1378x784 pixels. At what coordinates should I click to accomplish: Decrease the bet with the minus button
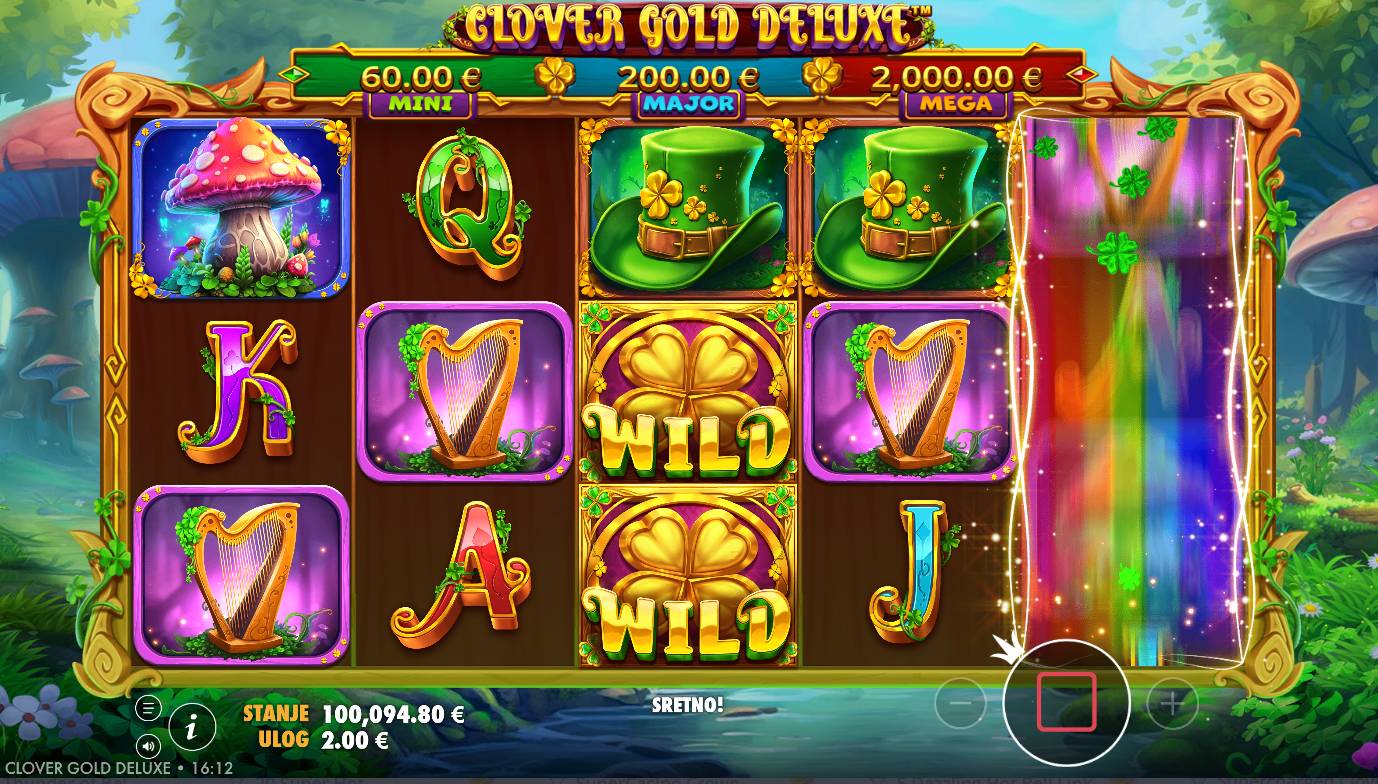[x=960, y=705]
